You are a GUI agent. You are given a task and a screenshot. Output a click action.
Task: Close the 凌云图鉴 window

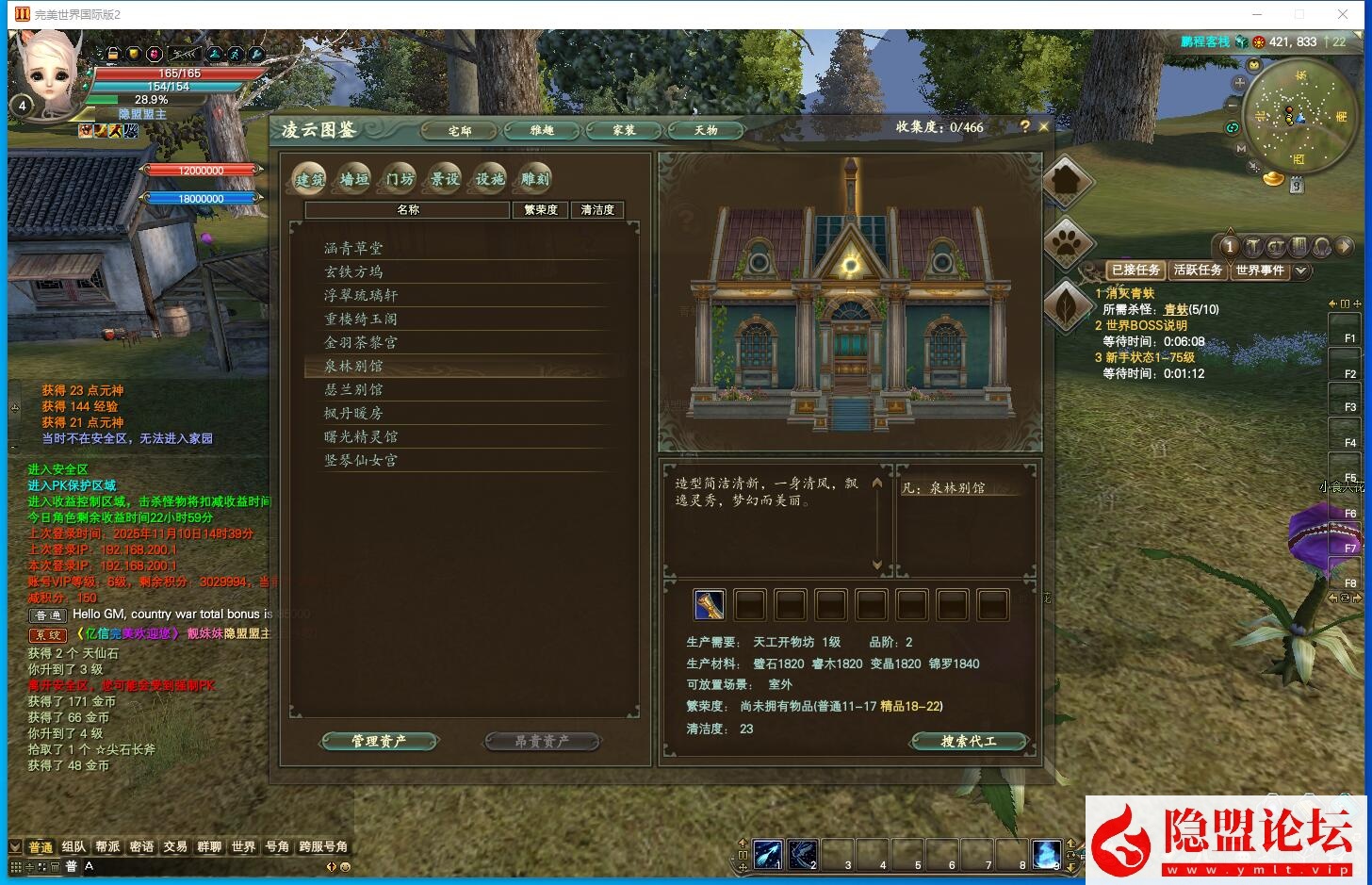pyautogui.click(x=1043, y=127)
